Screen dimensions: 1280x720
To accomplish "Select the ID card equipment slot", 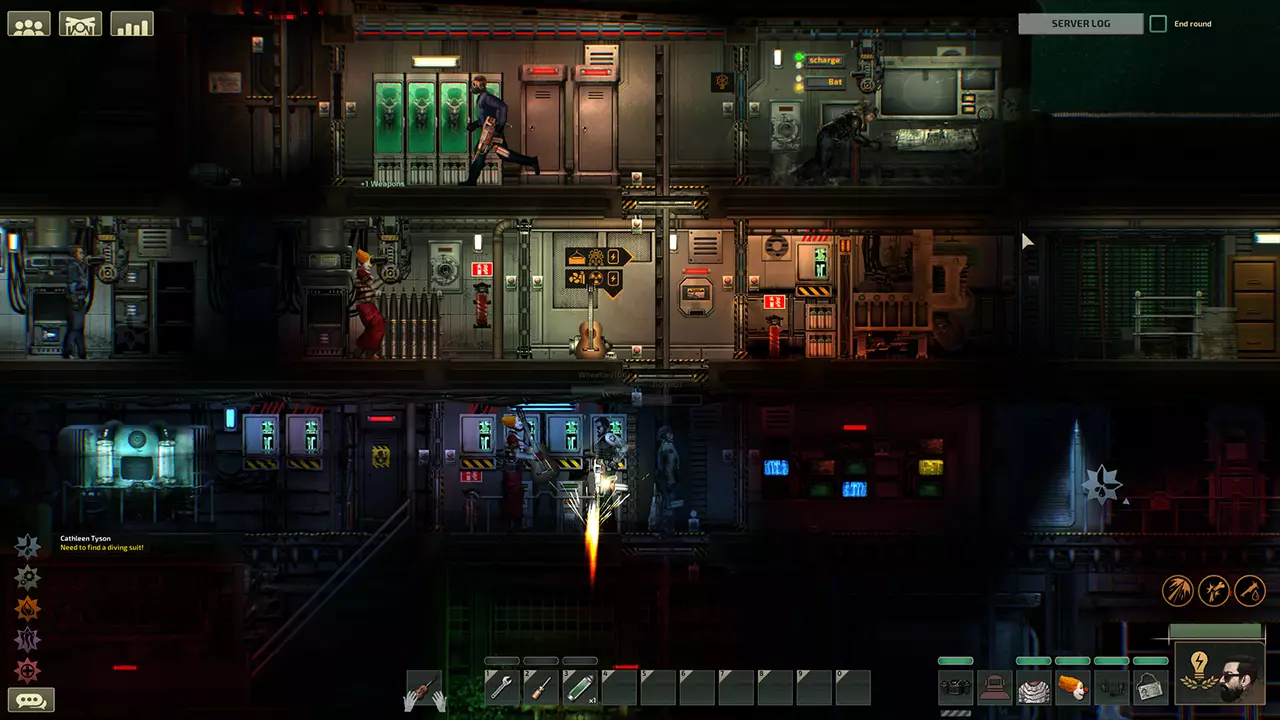I will click(1150, 688).
